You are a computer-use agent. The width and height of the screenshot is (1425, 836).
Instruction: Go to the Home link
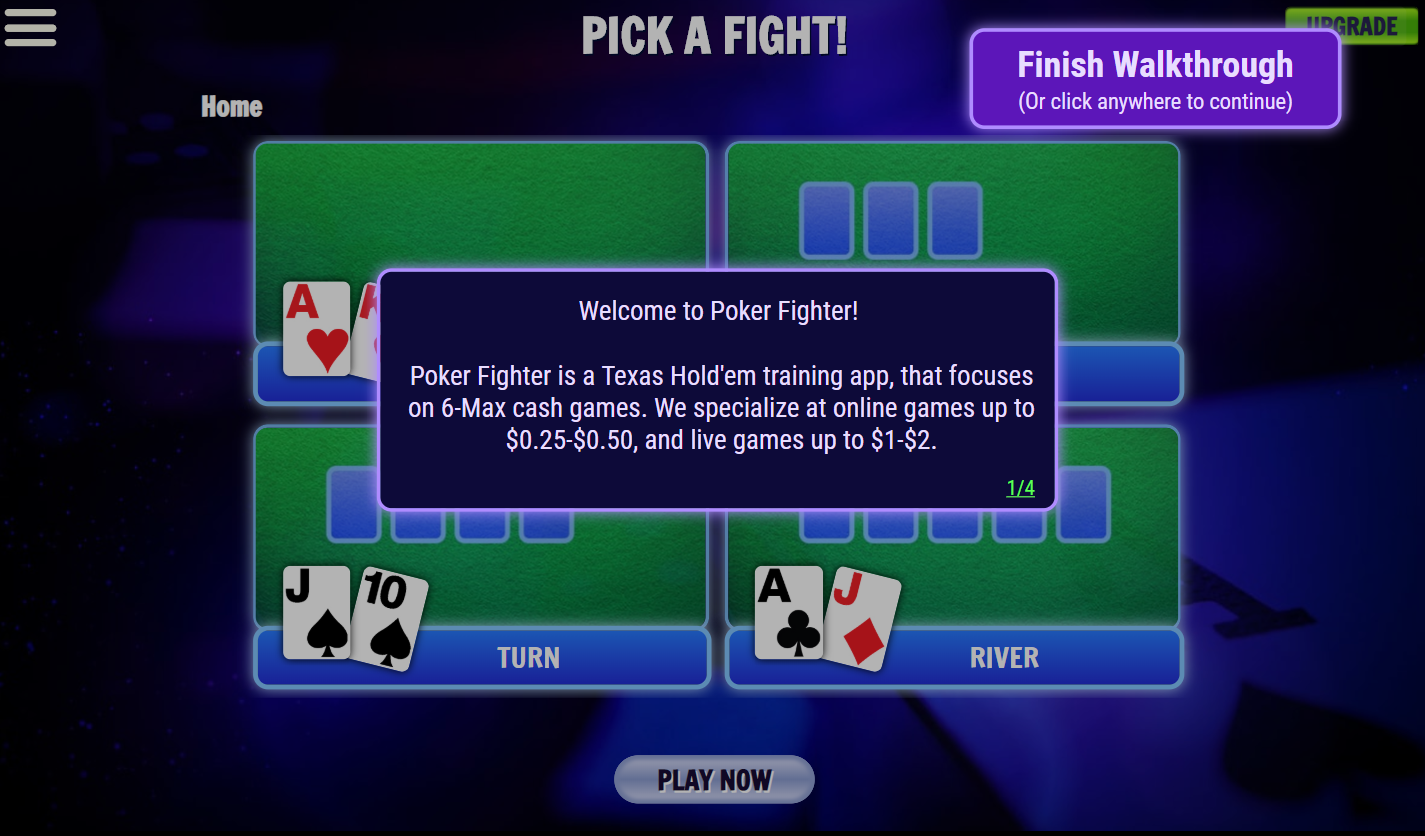232,107
